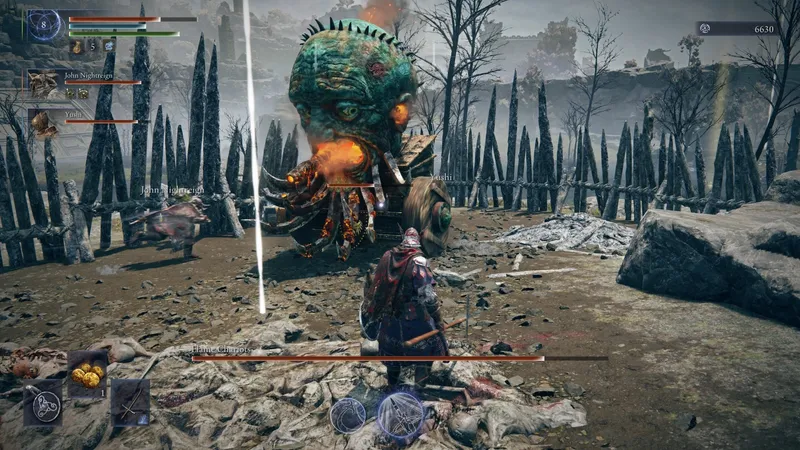Screen dimensions: 800x450
Task: Activate the crescent swirl character skill
Action: pos(348,414)
